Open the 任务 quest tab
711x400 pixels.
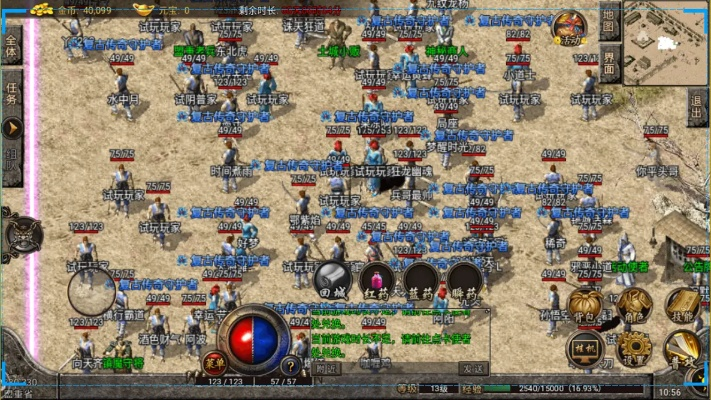[x=11, y=92]
